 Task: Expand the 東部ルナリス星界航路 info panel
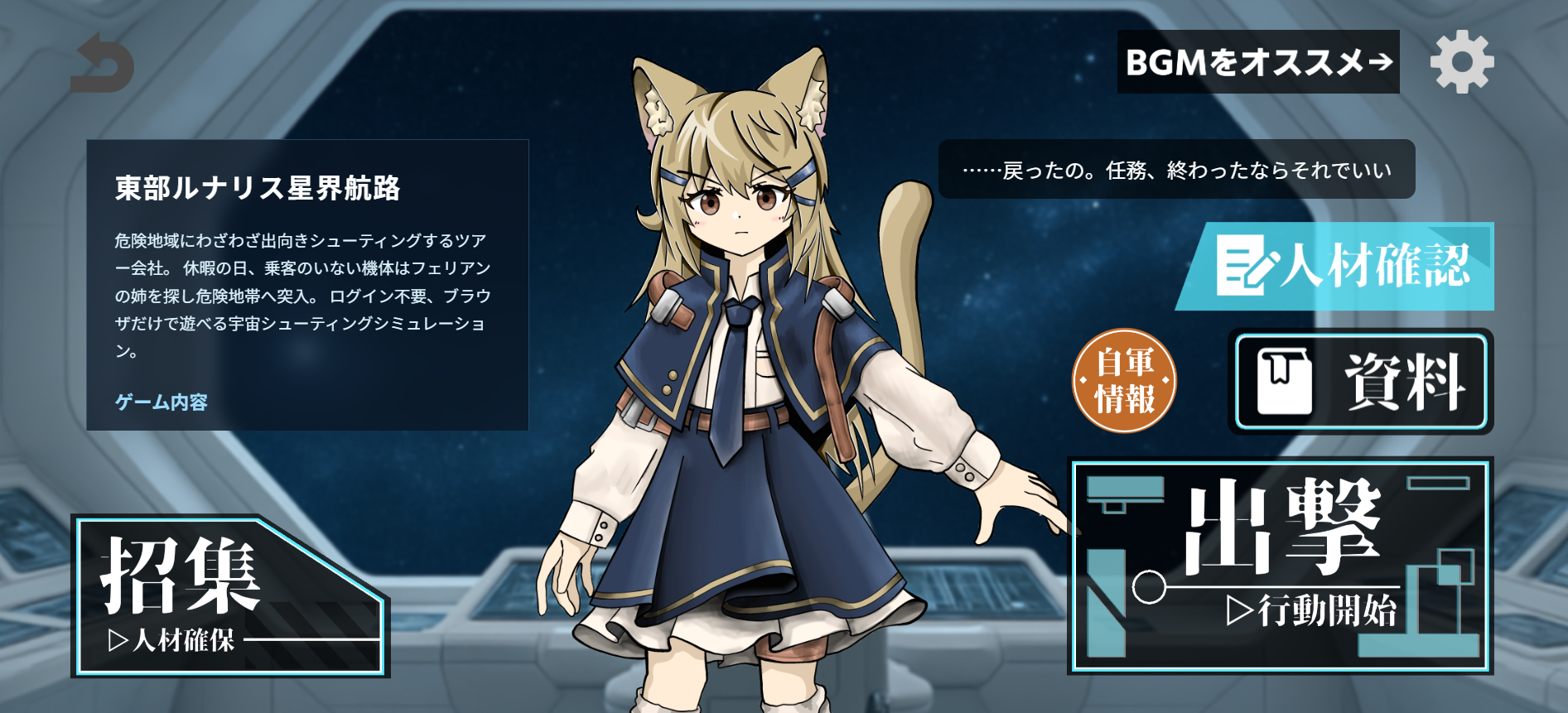click(257, 187)
